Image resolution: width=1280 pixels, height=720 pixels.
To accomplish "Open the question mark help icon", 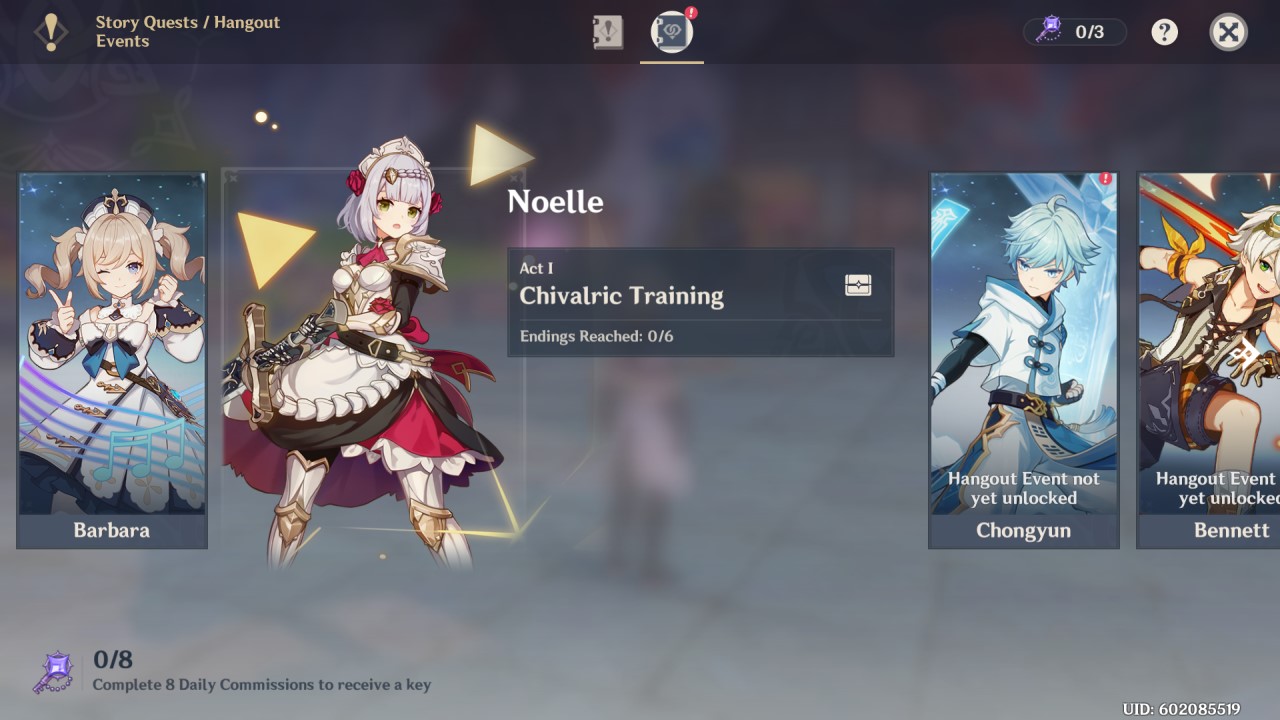I will [x=1163, y=32].
